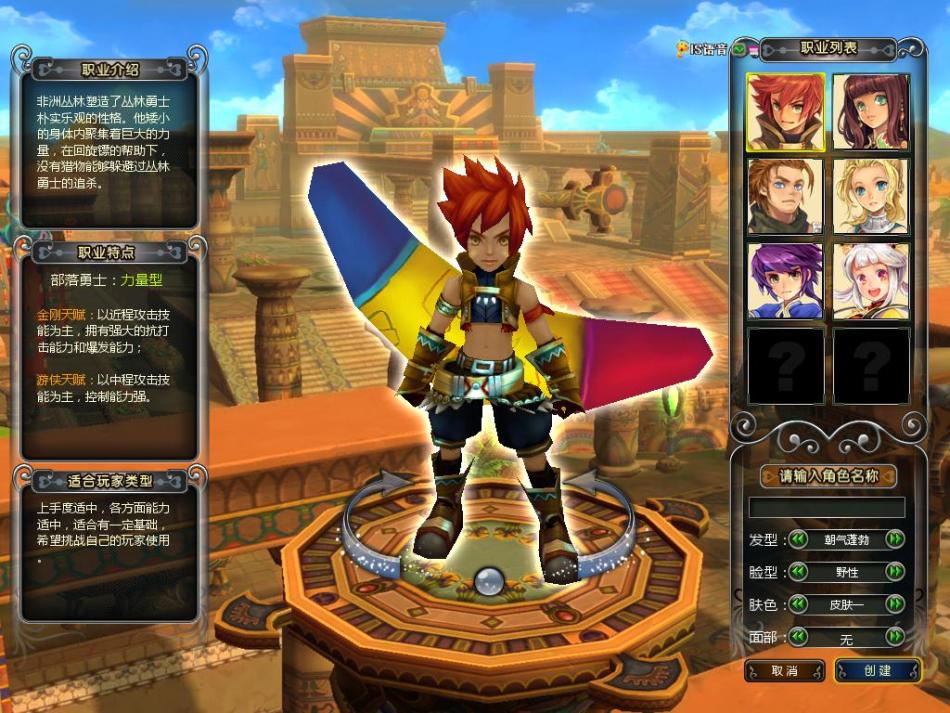
Task: Cycle to previous face decoration (面部)
Action: click(799, 636)
